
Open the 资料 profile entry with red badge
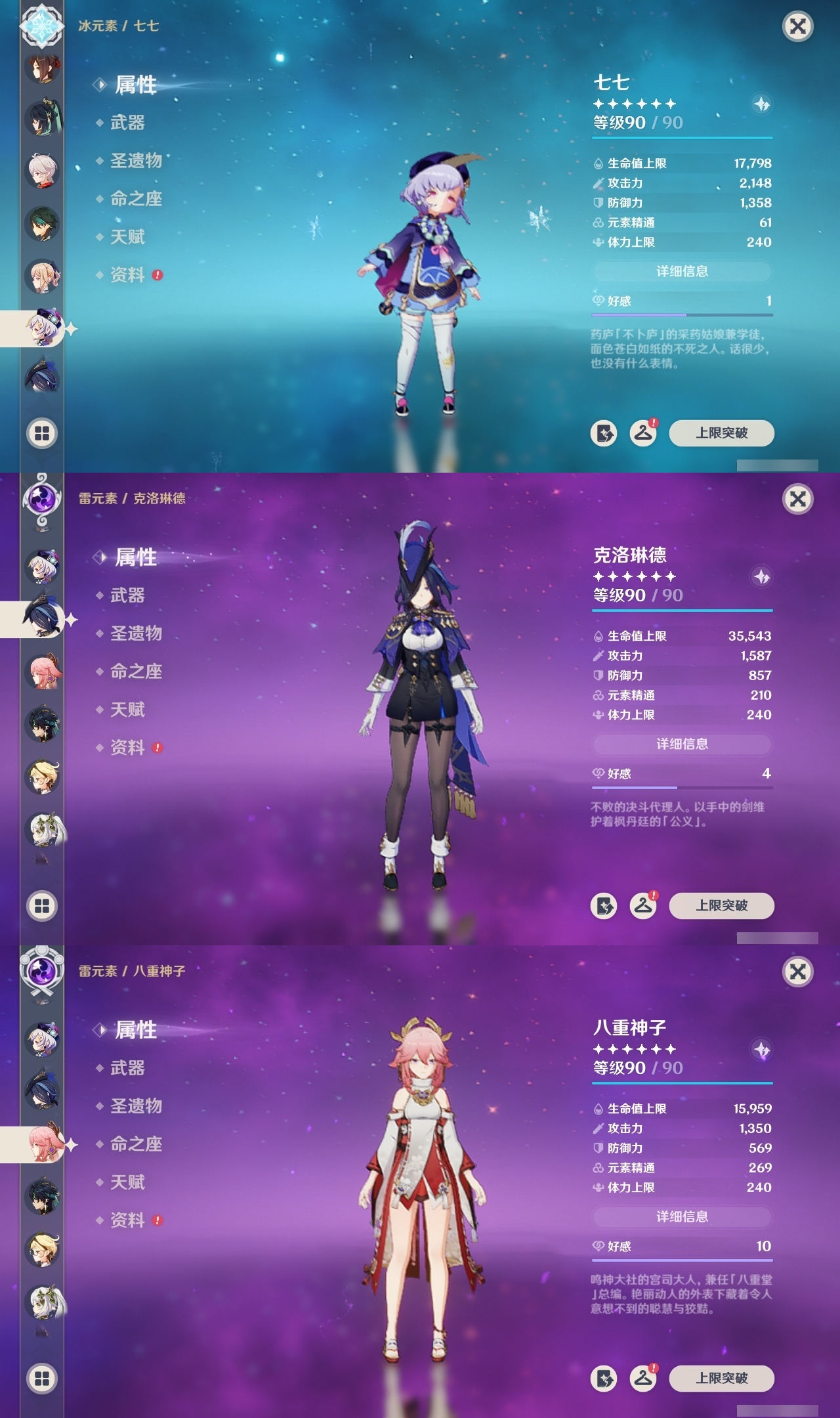(129, 275)
